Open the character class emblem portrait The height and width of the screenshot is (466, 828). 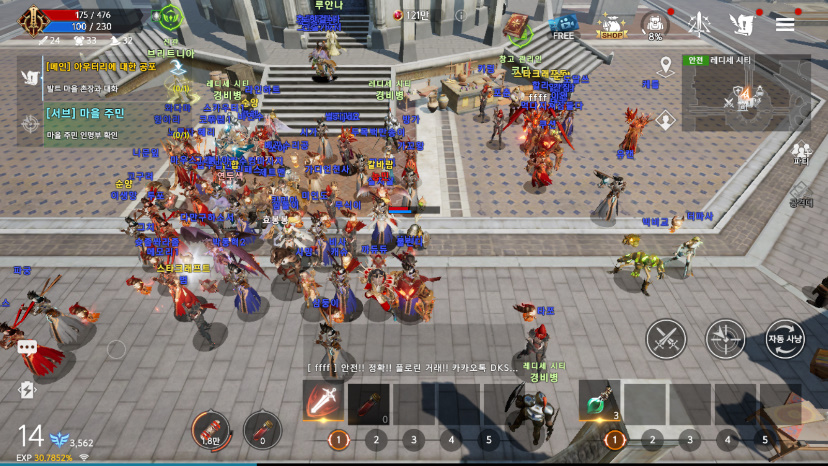17,18
